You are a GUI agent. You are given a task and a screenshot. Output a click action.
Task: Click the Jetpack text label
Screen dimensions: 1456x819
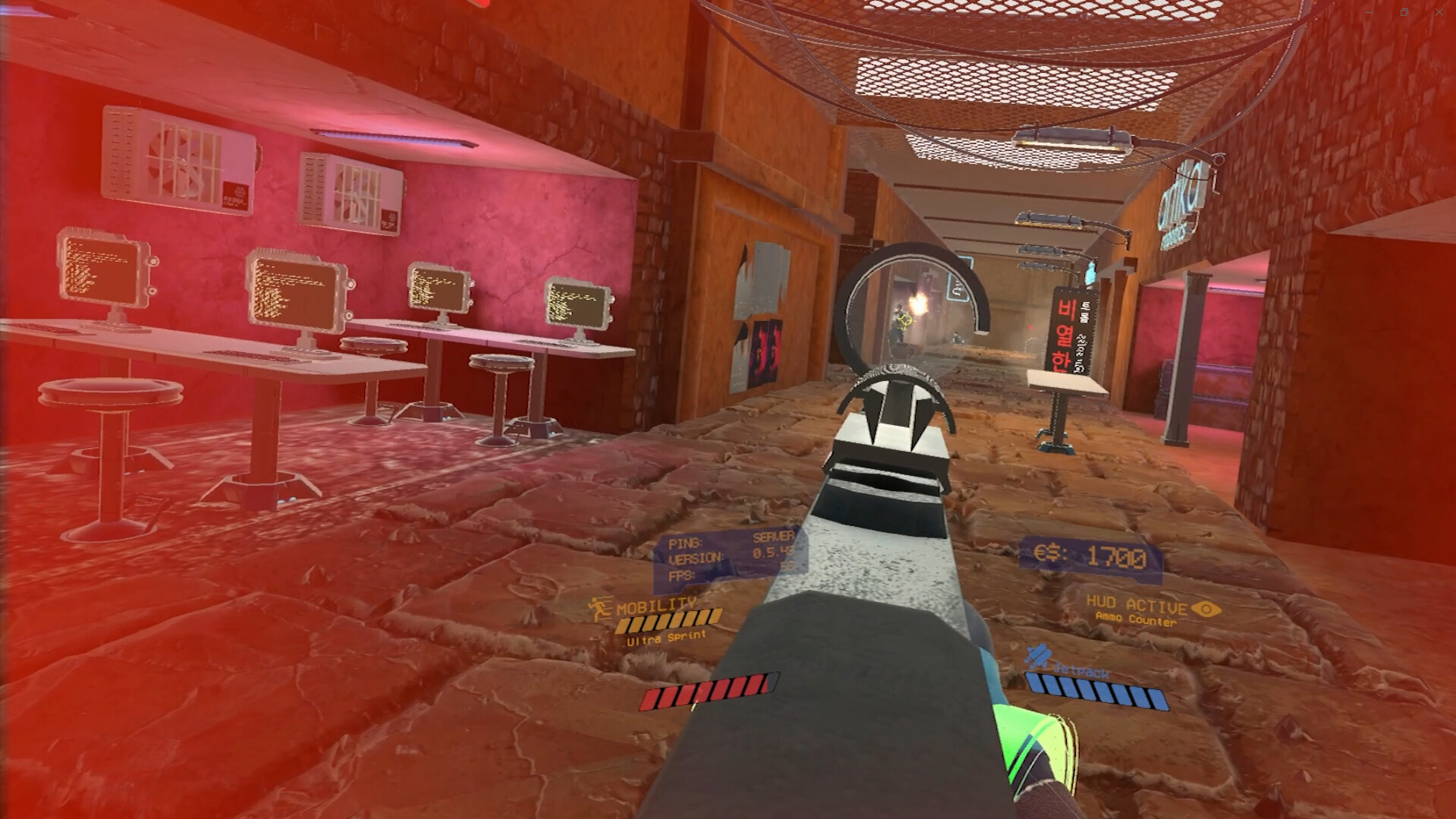tap(1080, 671)
